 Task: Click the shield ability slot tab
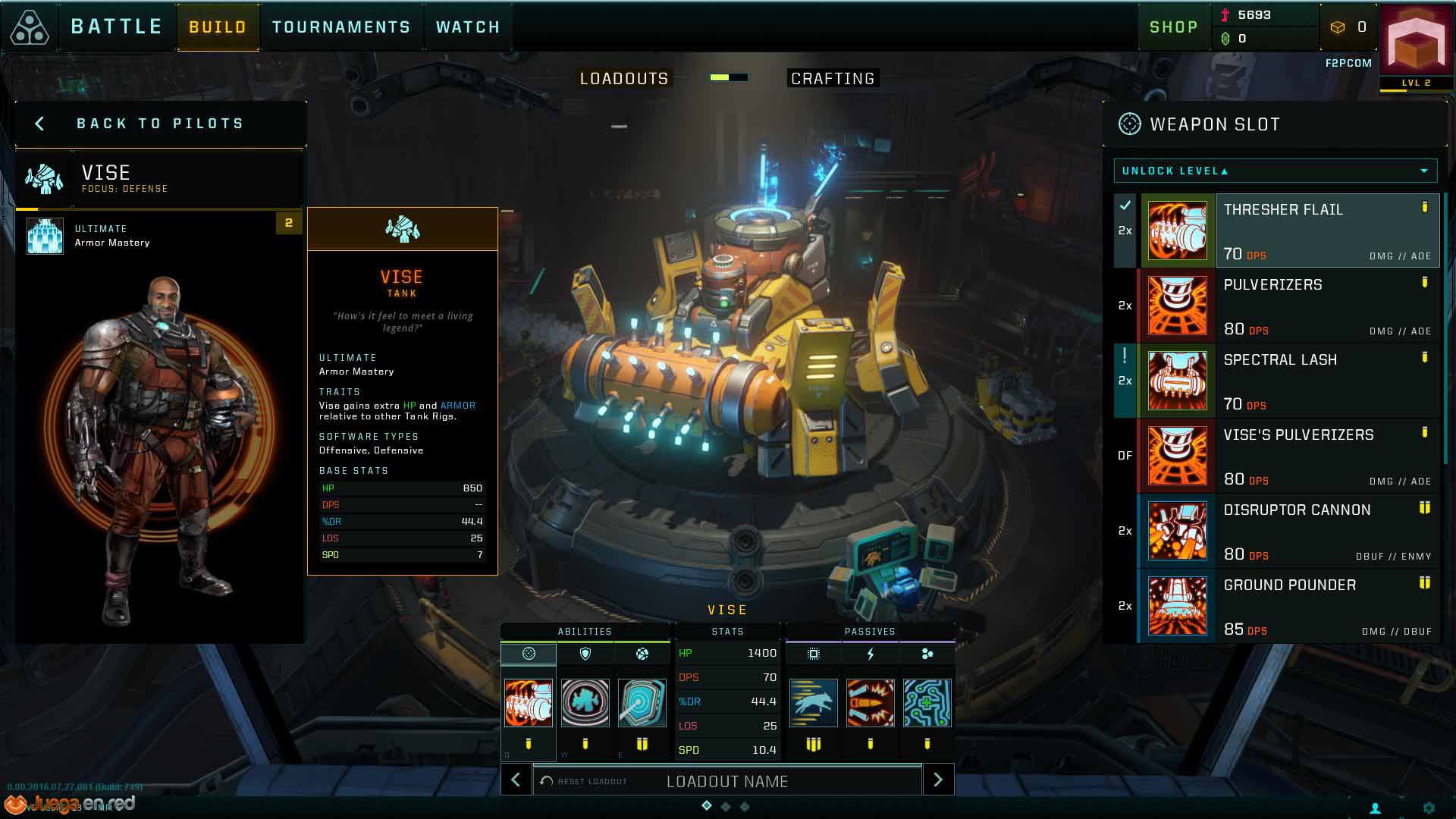[585, 654]
